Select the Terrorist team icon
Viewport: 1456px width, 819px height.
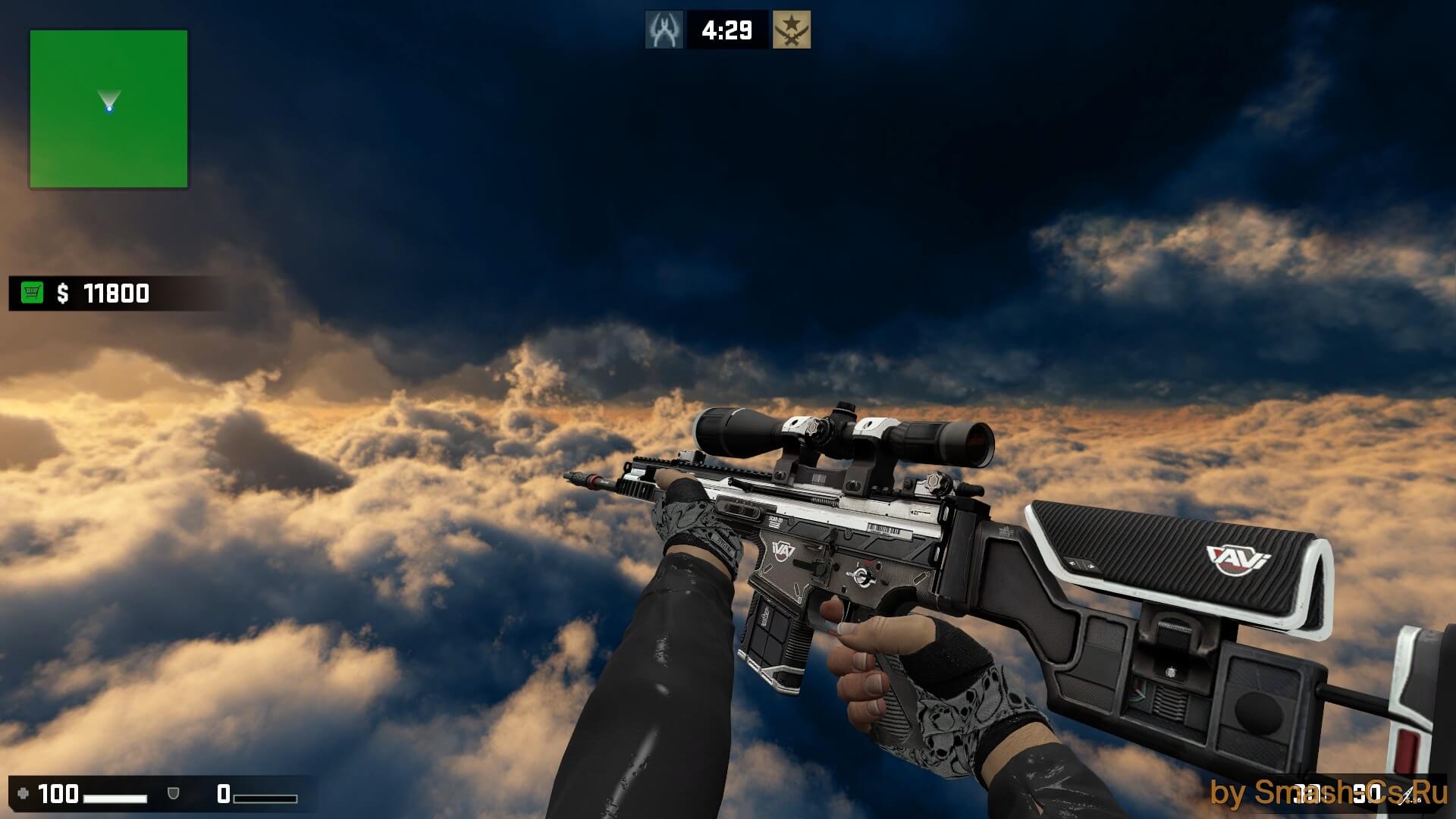(x=791, y=30)
